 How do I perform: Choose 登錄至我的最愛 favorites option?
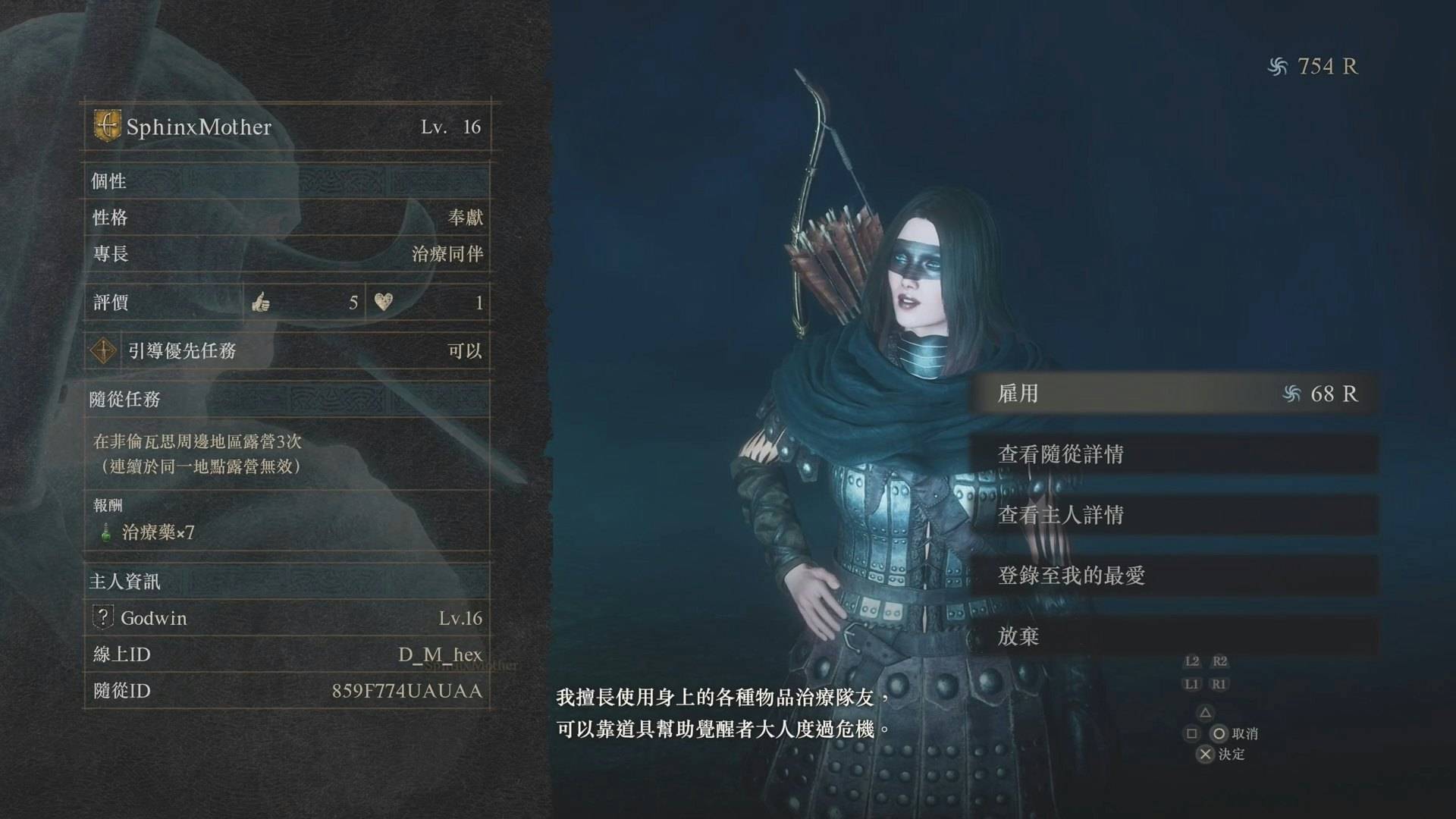click(1174, 576)
